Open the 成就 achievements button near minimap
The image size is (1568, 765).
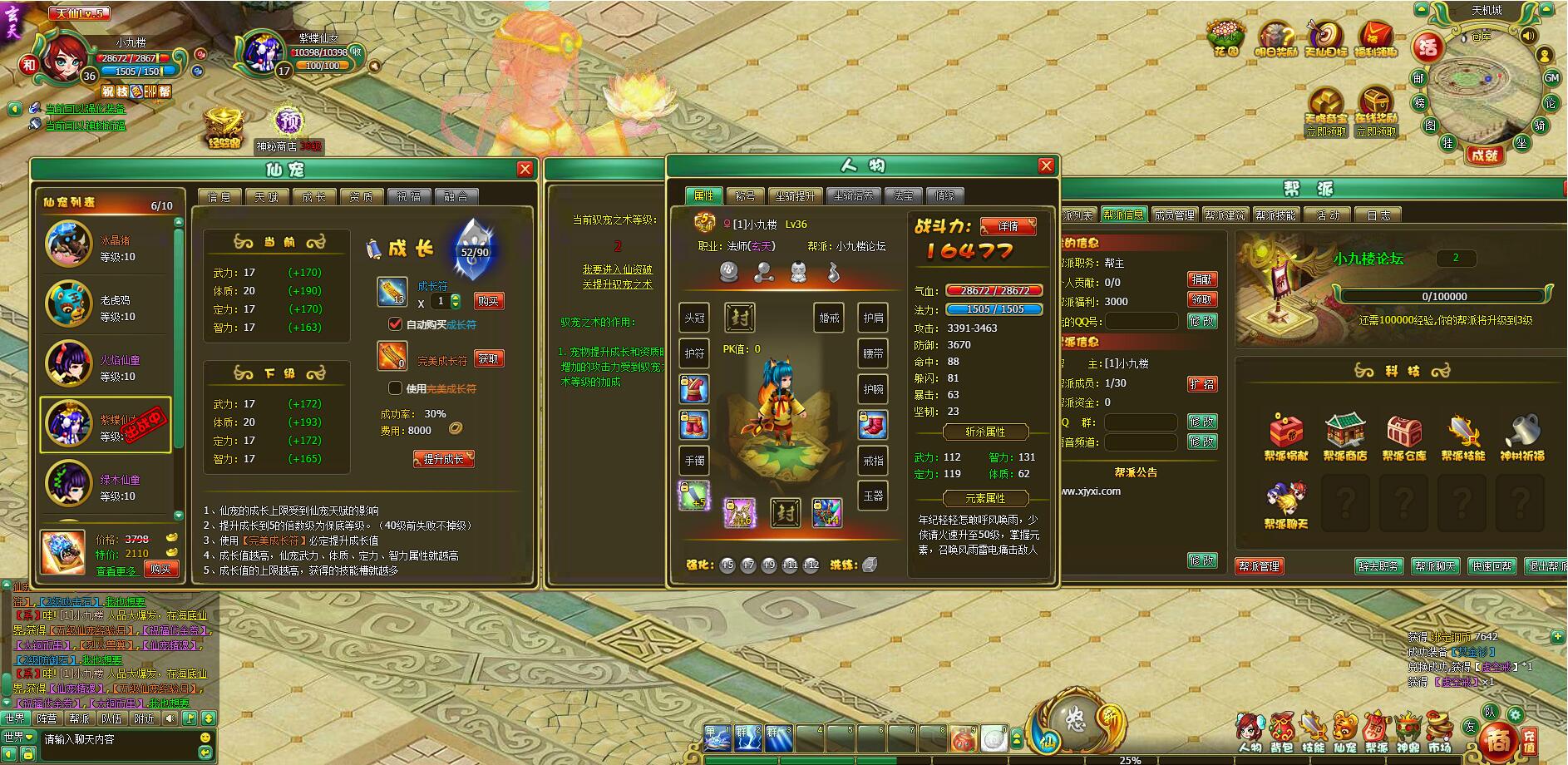[x=1483, y=155]
